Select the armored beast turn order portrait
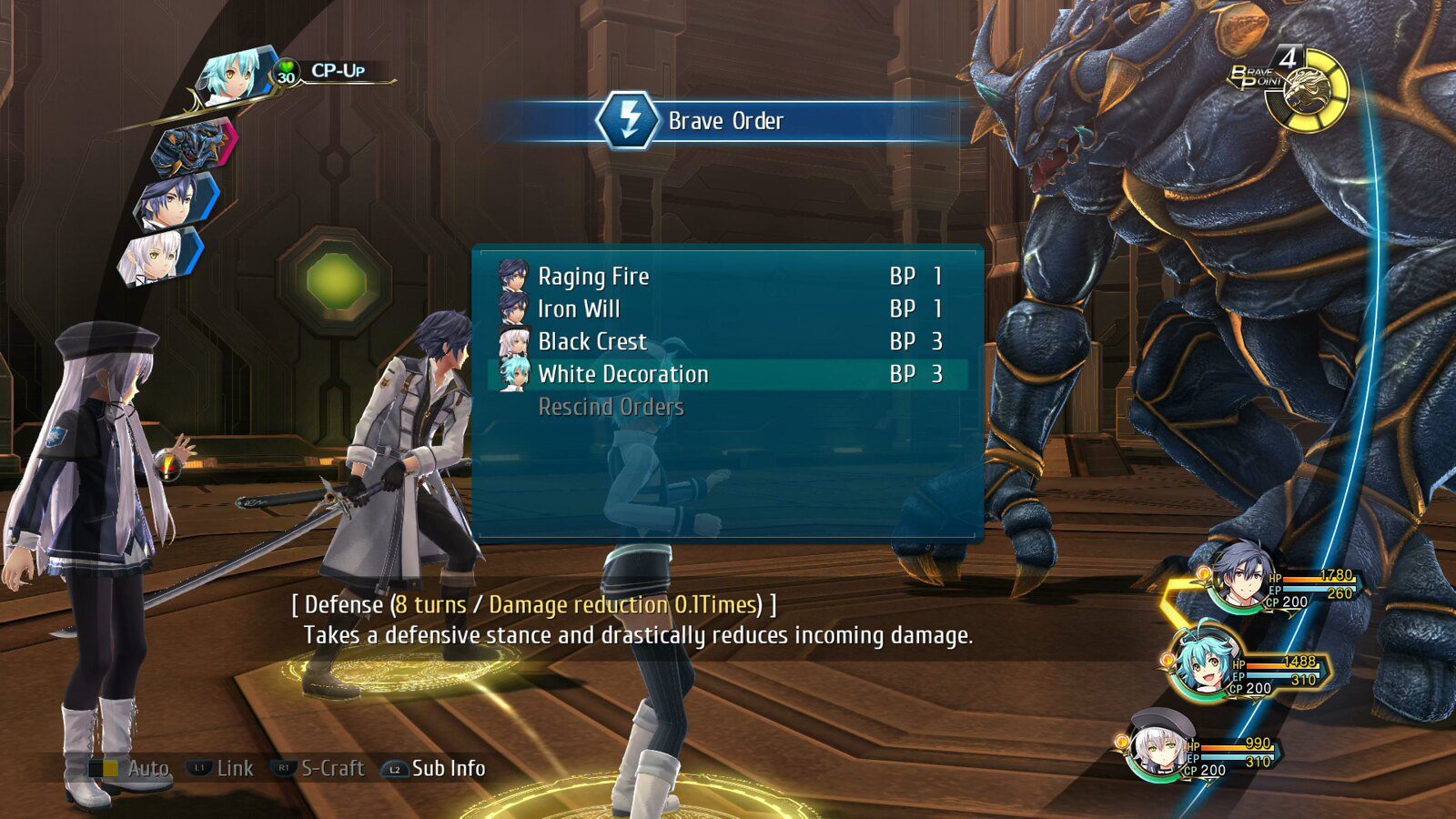Screen dimensions: 1456x819 click(x=193, y=147)
